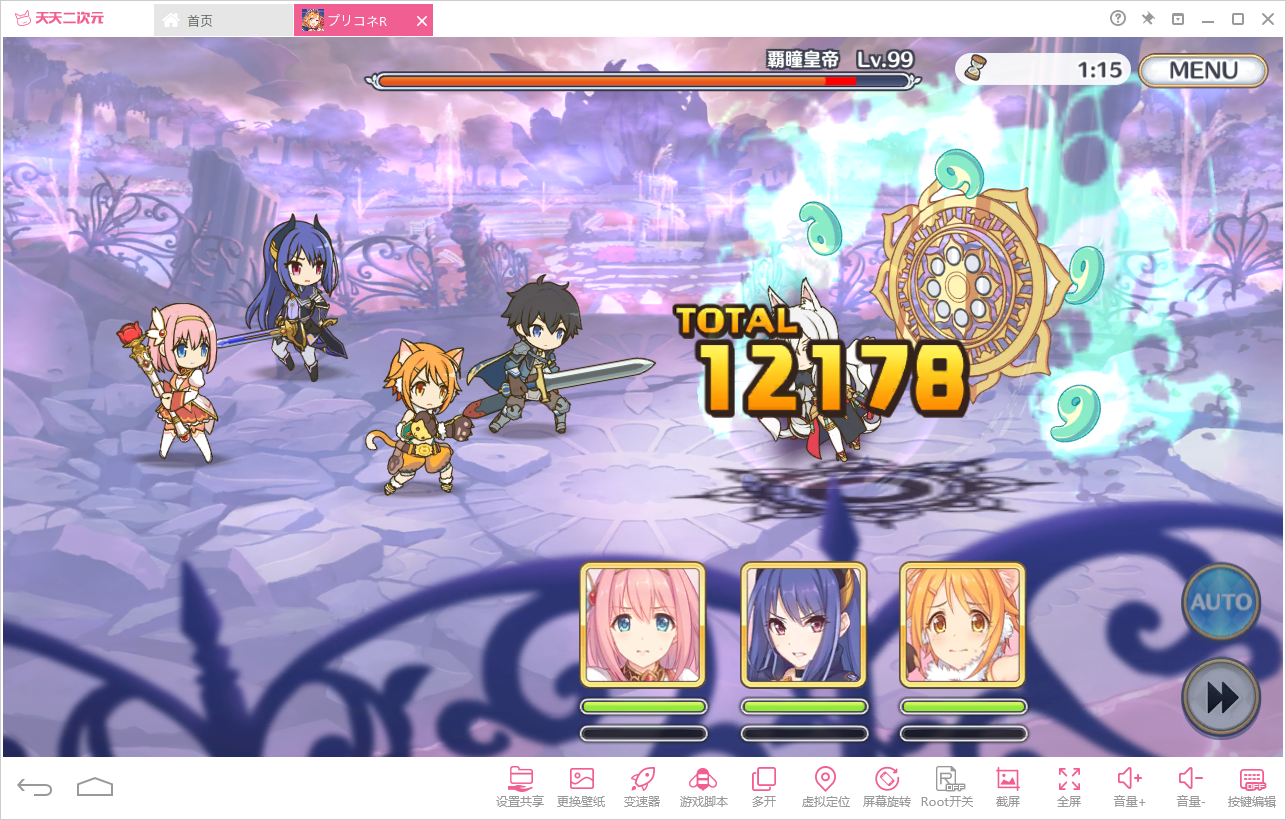The width and height of the screenshot is (1286, 820).
Task: Take a screenshot using the 截屏 icon
Action: 1008,785
